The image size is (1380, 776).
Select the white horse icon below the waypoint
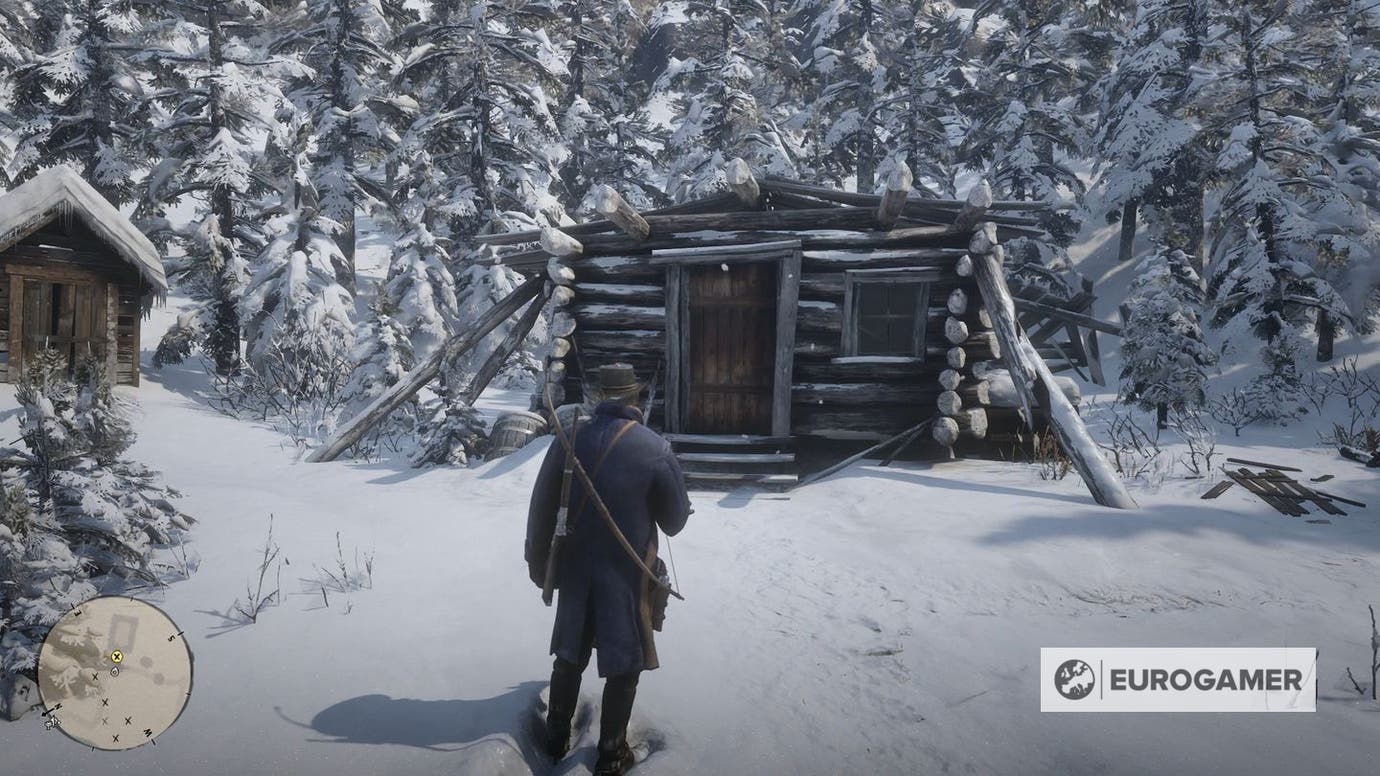click(113, 672)
